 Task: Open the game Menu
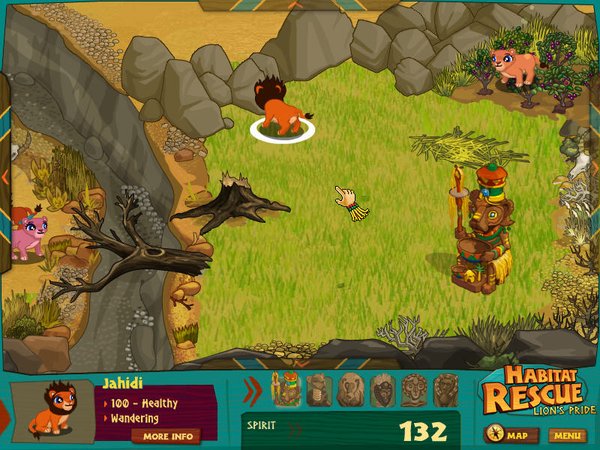click(x=566, y=435)
